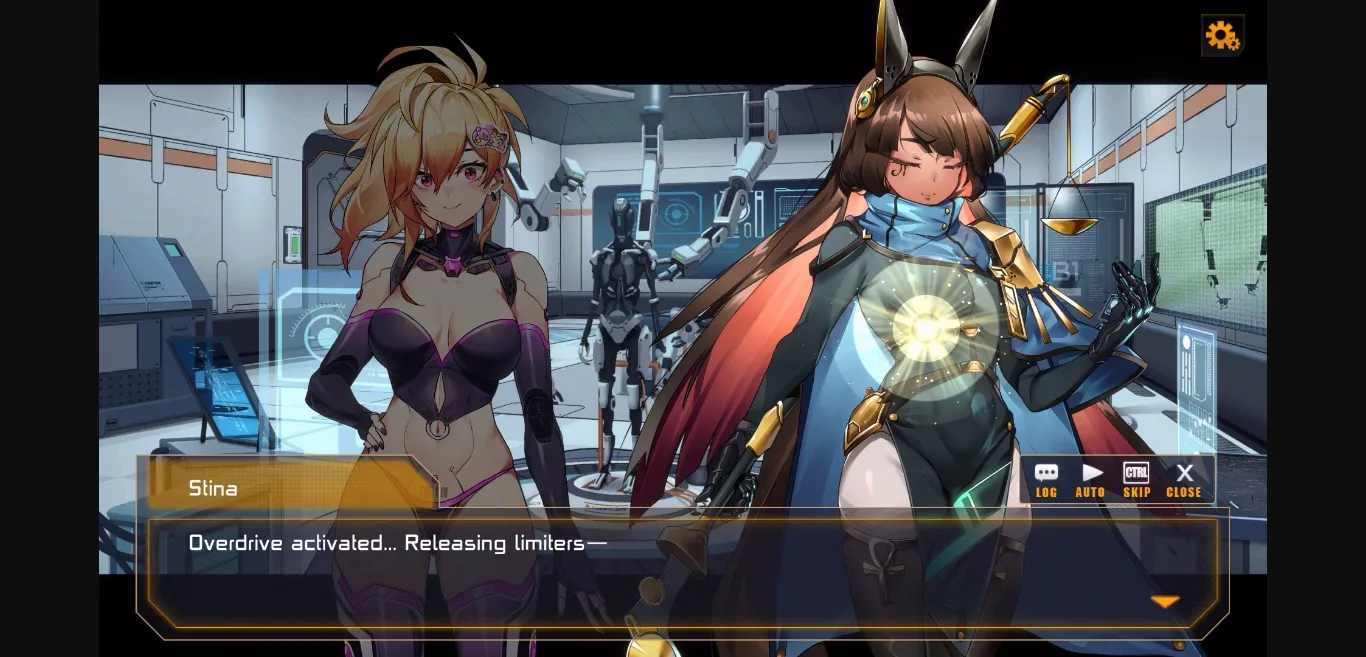Advance dialogue with the orange arrow

pyautogui.click(x=1165, y=601)
